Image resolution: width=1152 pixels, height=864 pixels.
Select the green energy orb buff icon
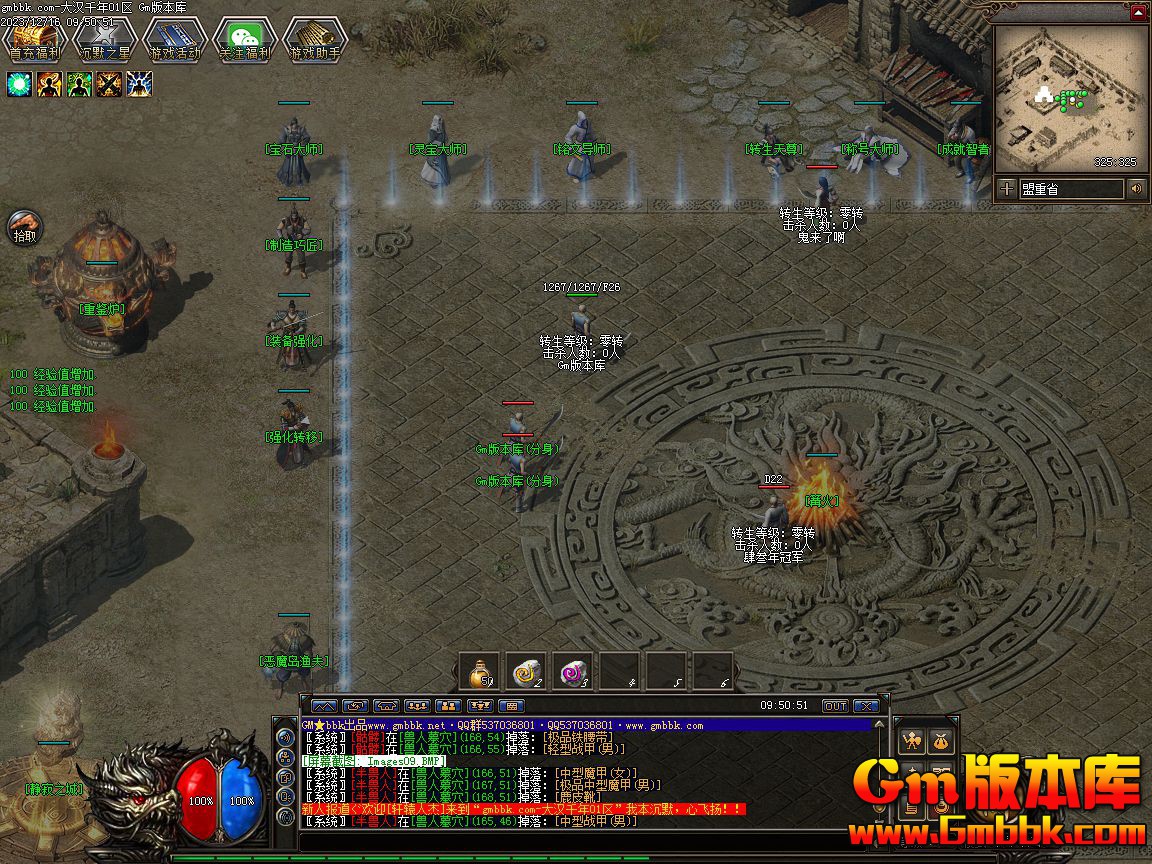click(19, 84)
